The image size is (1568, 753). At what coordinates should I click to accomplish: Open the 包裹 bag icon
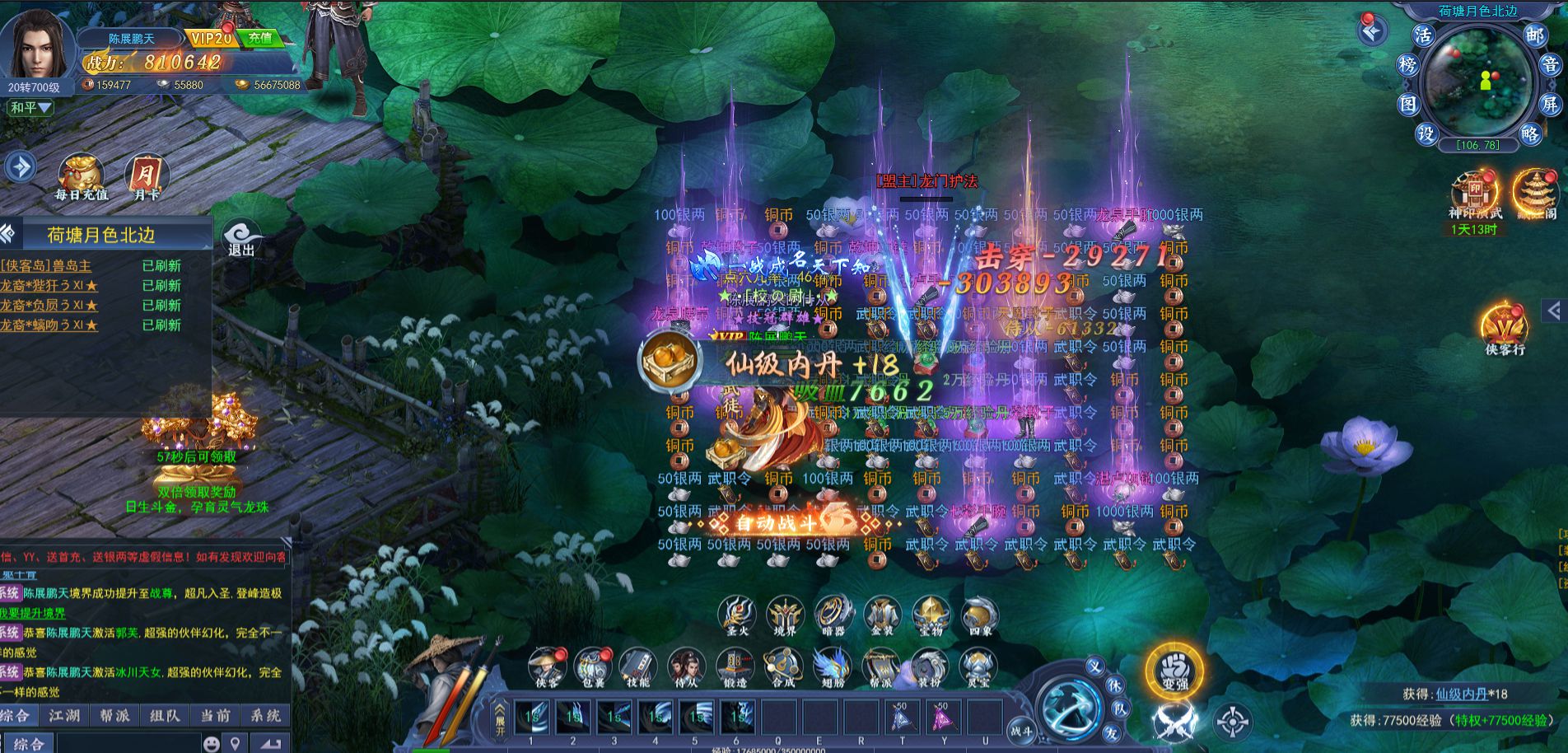592,666
